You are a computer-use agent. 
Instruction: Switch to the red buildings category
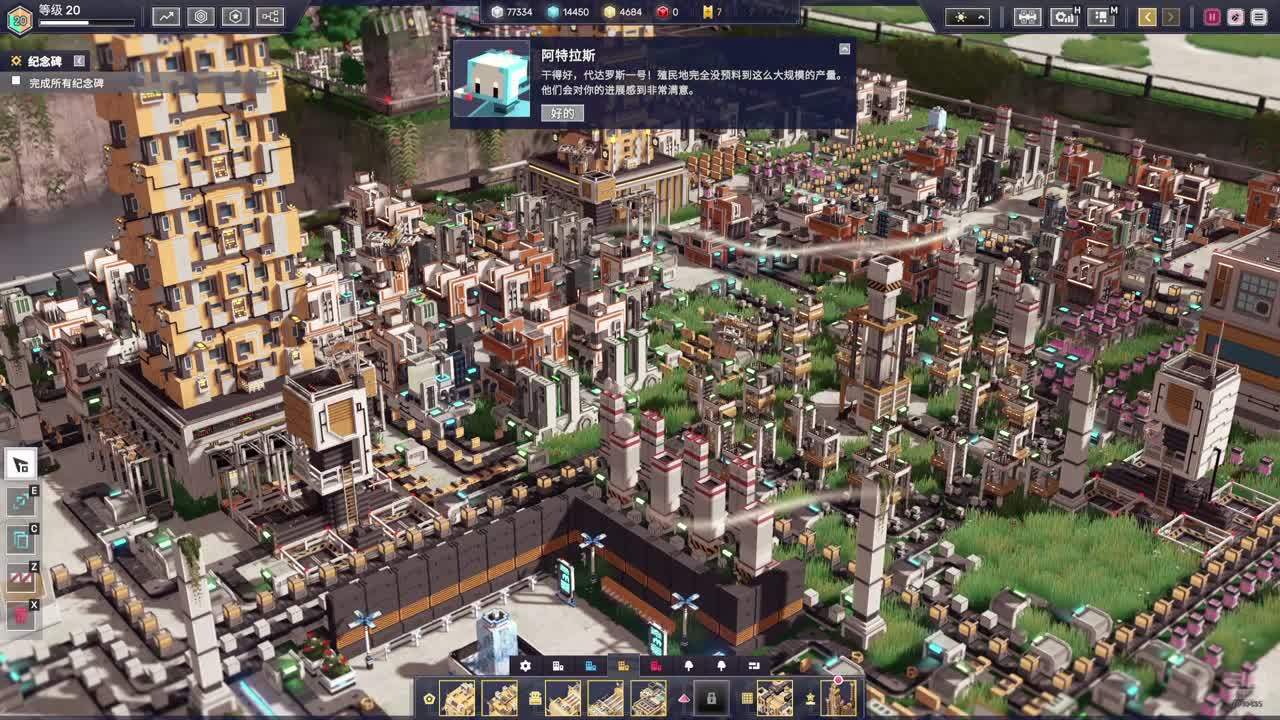coord(656,666)
